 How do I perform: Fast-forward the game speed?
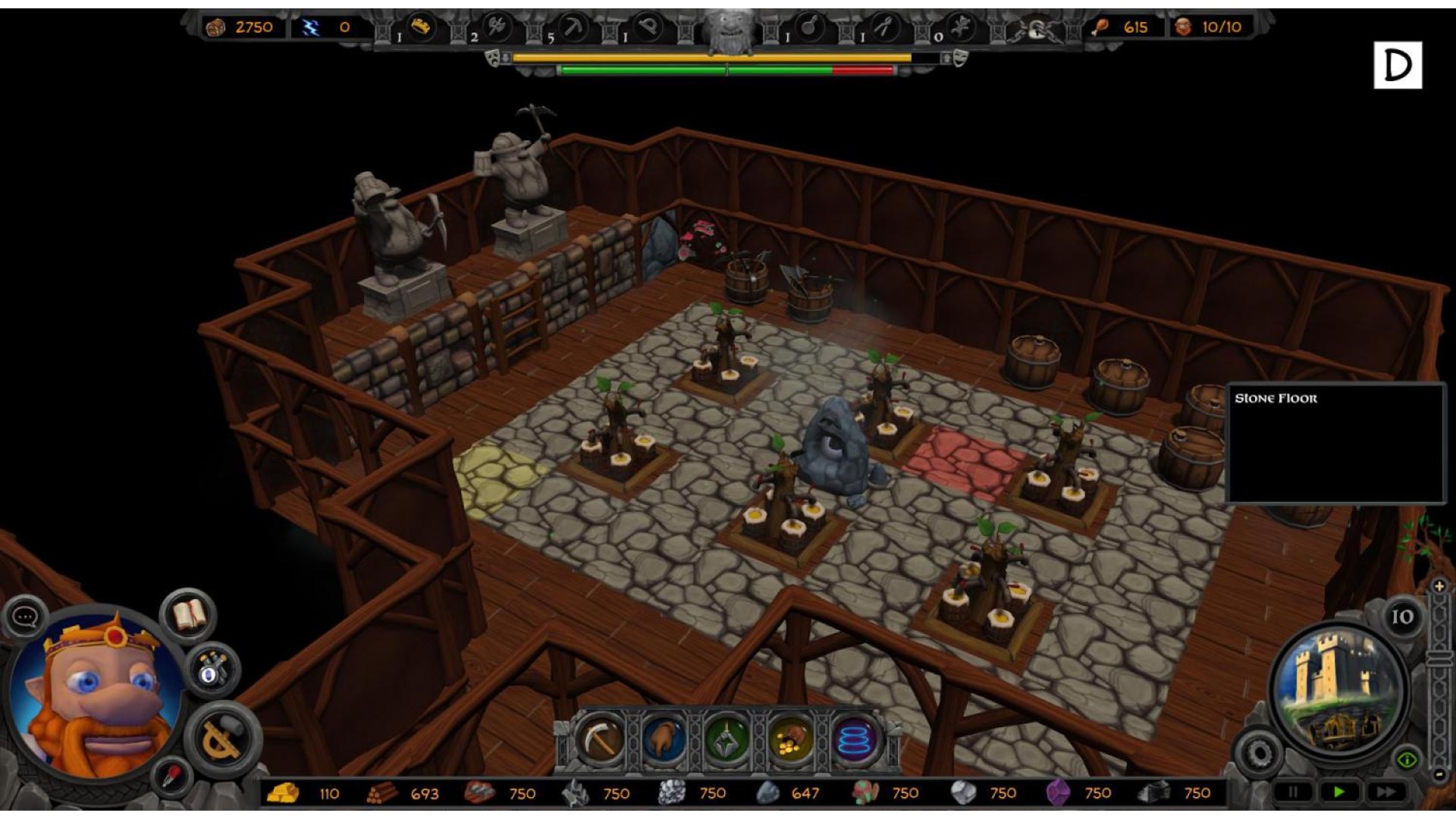pyautogui.click(x=1385, y=792)
